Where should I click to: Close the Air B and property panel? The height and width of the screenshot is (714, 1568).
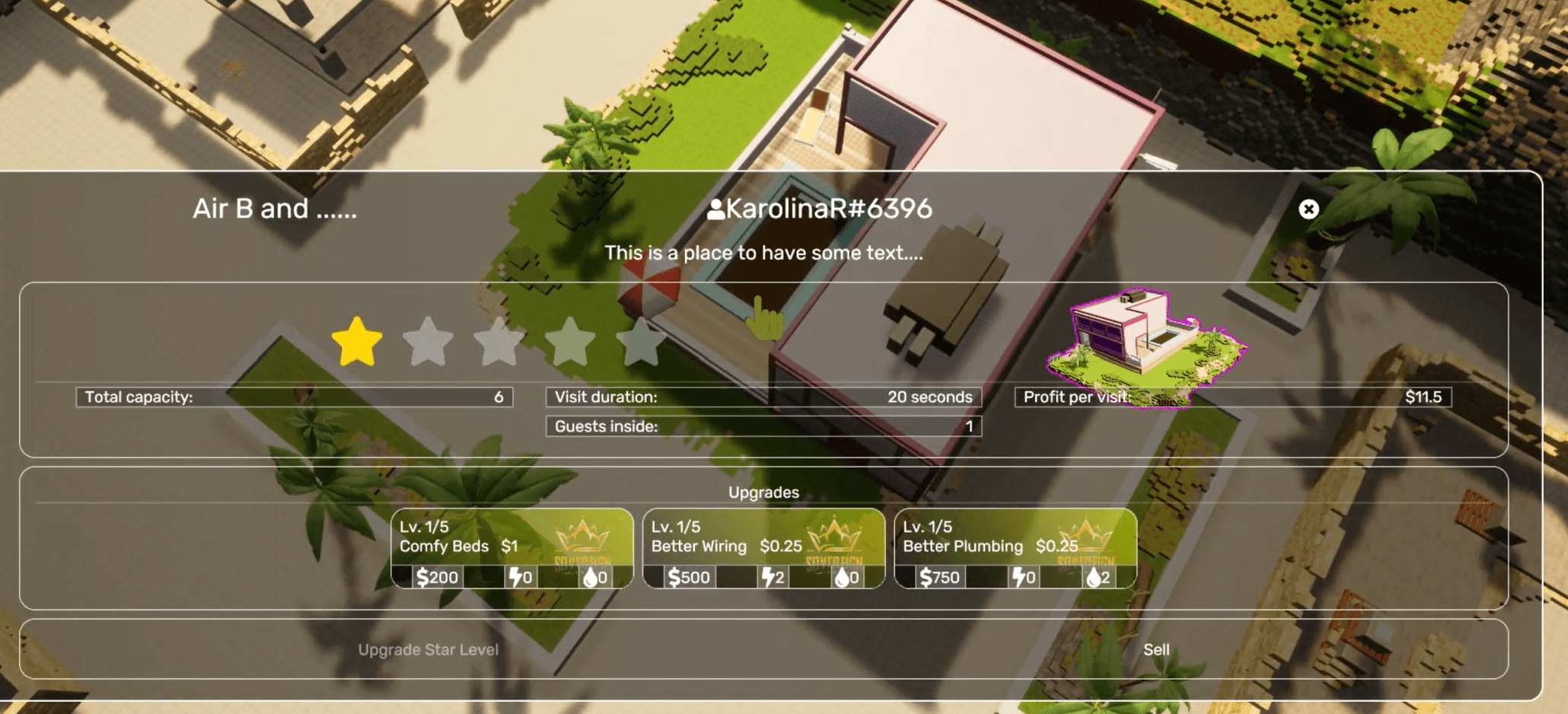point(1308,209)
